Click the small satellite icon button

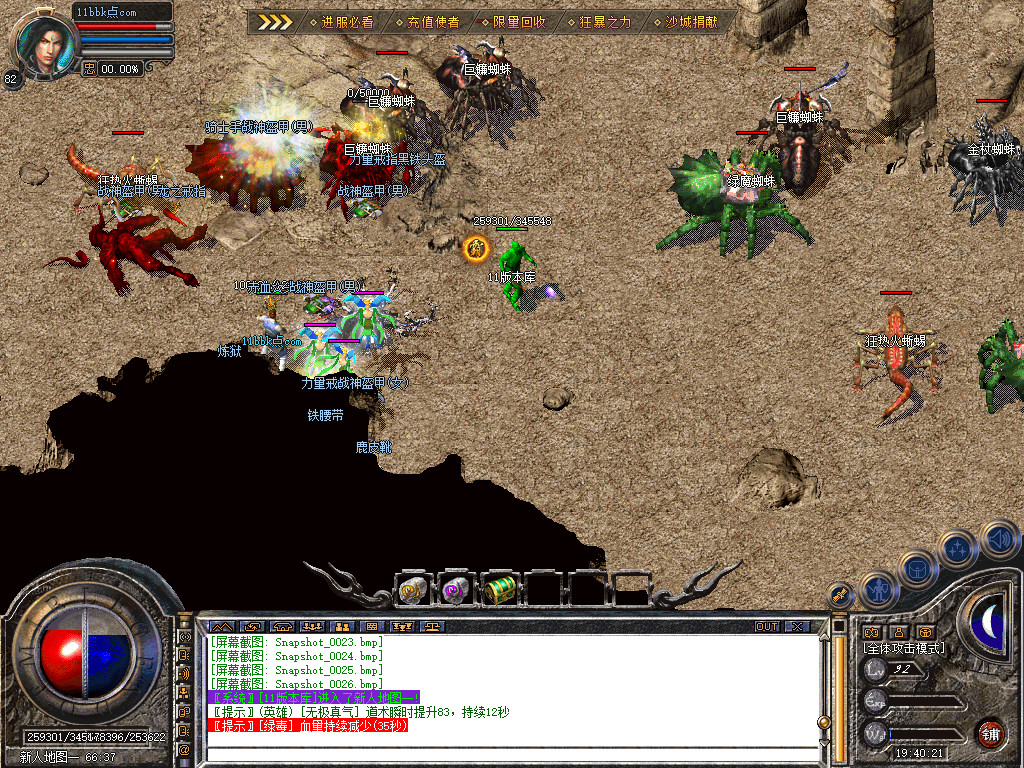pos(839,593)
